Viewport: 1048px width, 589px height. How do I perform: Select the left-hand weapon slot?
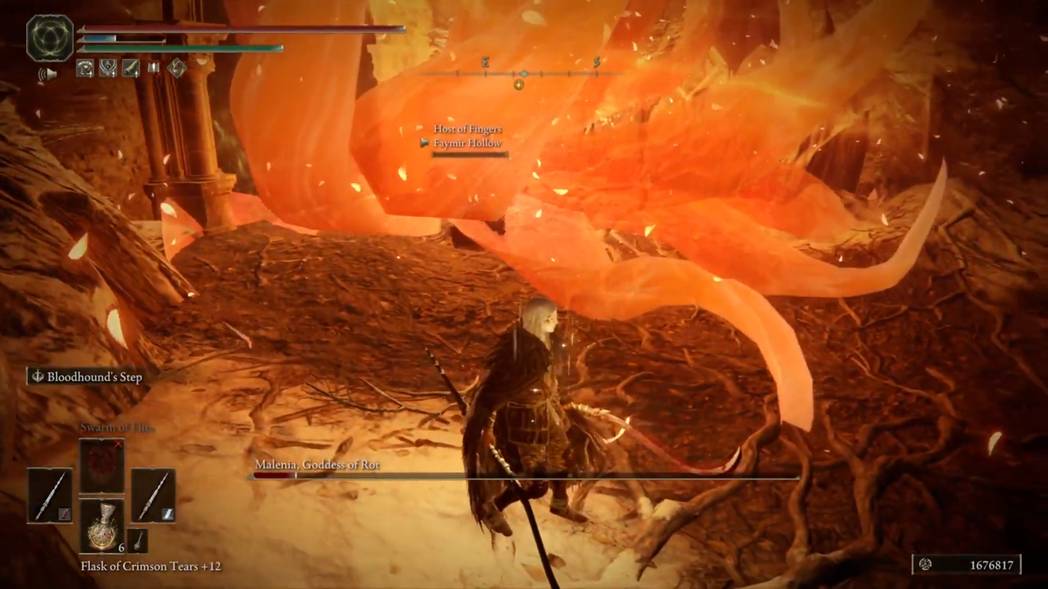(x=49, y=495)
